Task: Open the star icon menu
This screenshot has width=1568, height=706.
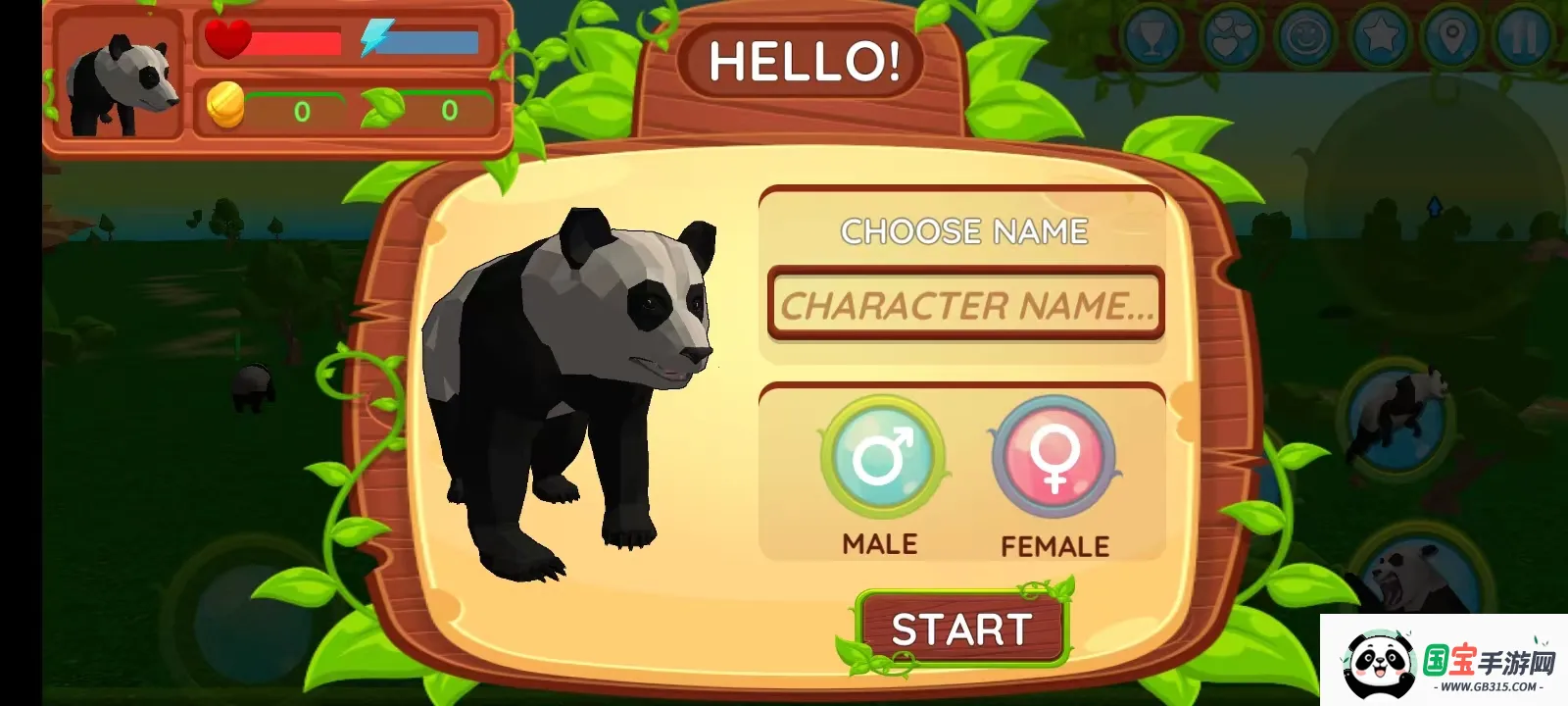Action: click(1380, 37)
